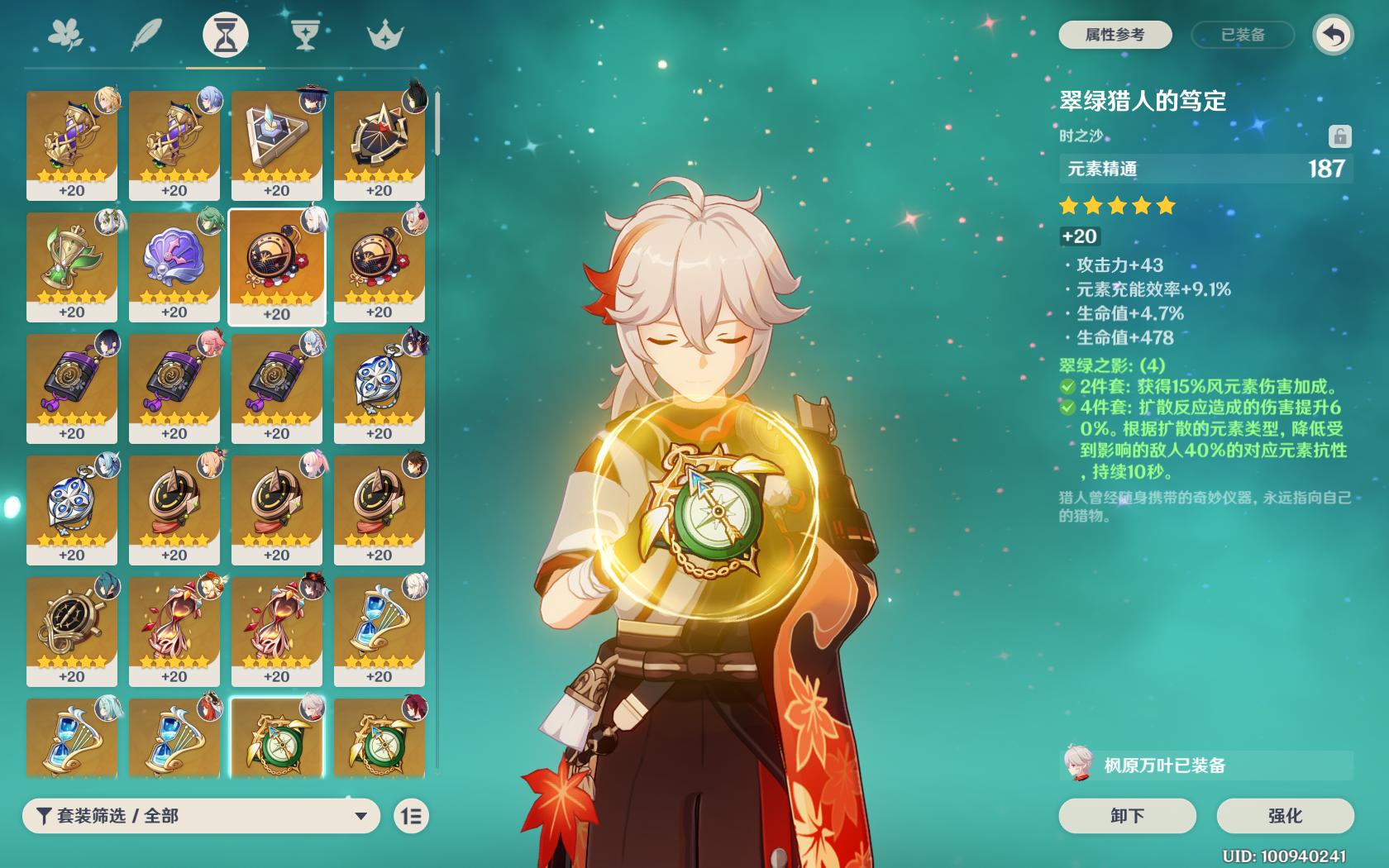
Task: Go back with the return arrow button
Action: [x=1333, y=35]
